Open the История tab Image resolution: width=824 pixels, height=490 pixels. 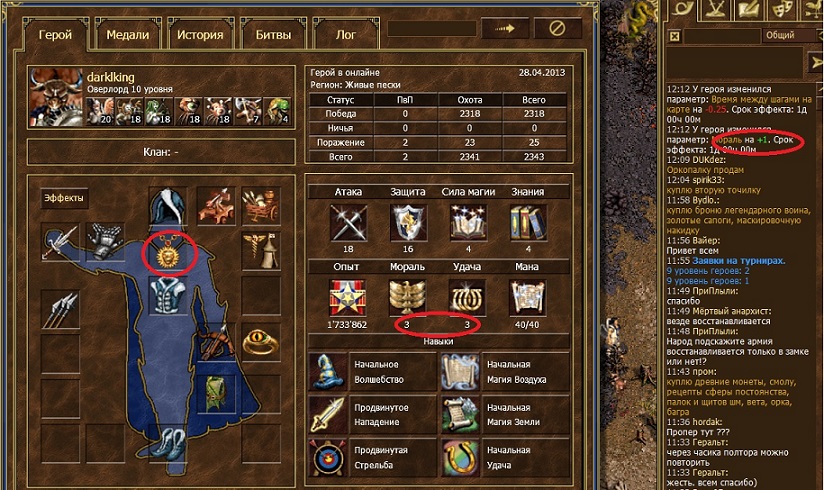click(x=200, y=34)
